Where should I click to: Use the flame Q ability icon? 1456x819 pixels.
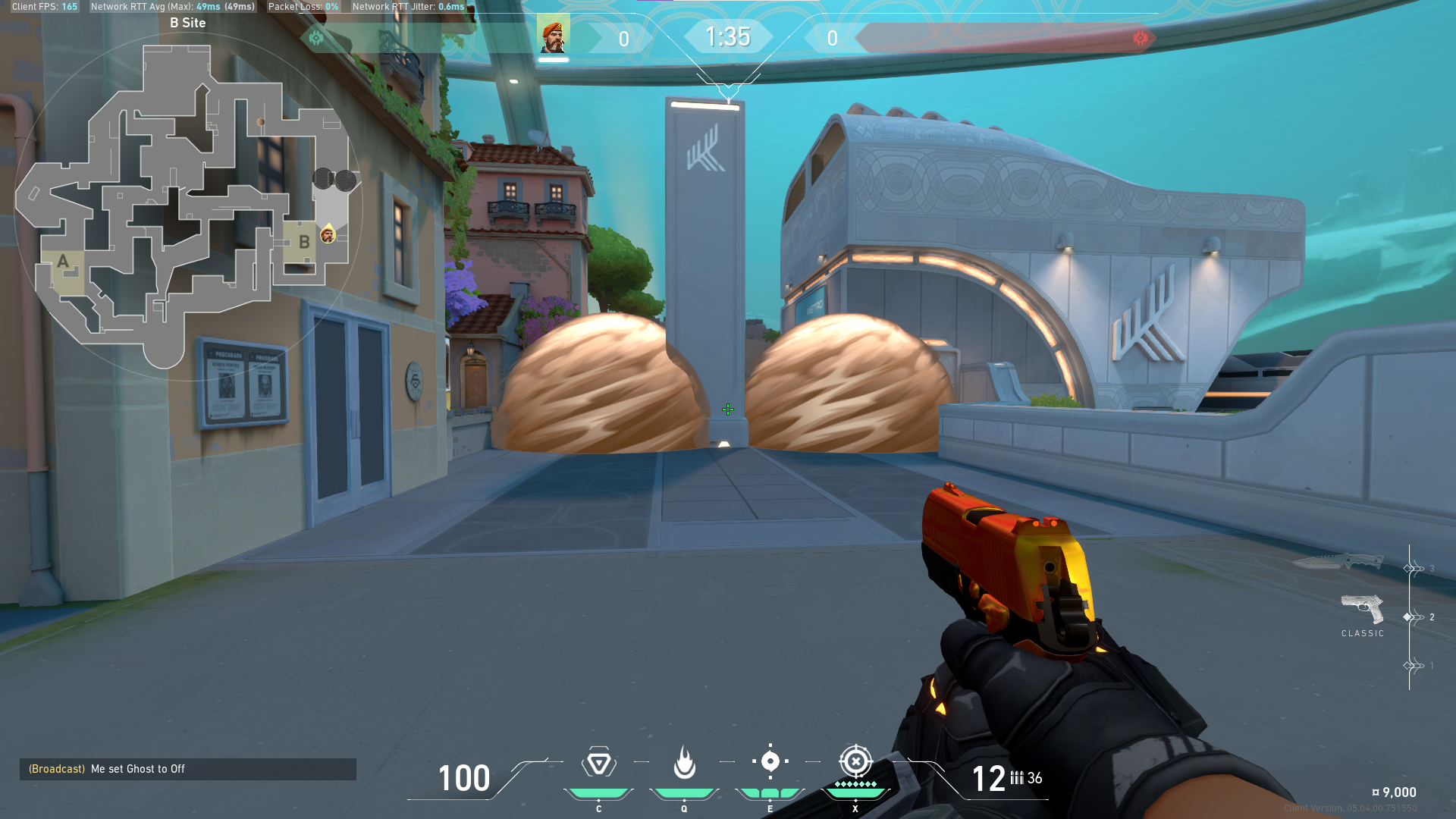[684, 763]
